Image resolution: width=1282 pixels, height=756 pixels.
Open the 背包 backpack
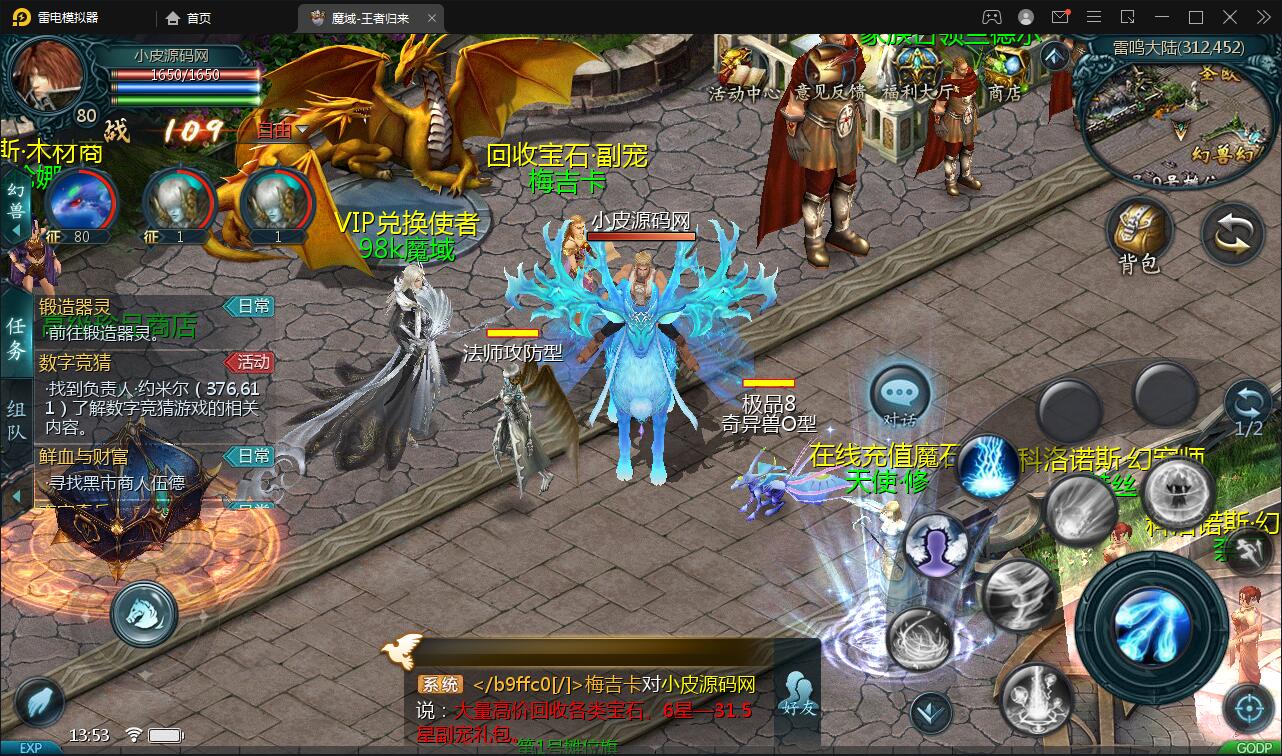[x=1138, y=235]
